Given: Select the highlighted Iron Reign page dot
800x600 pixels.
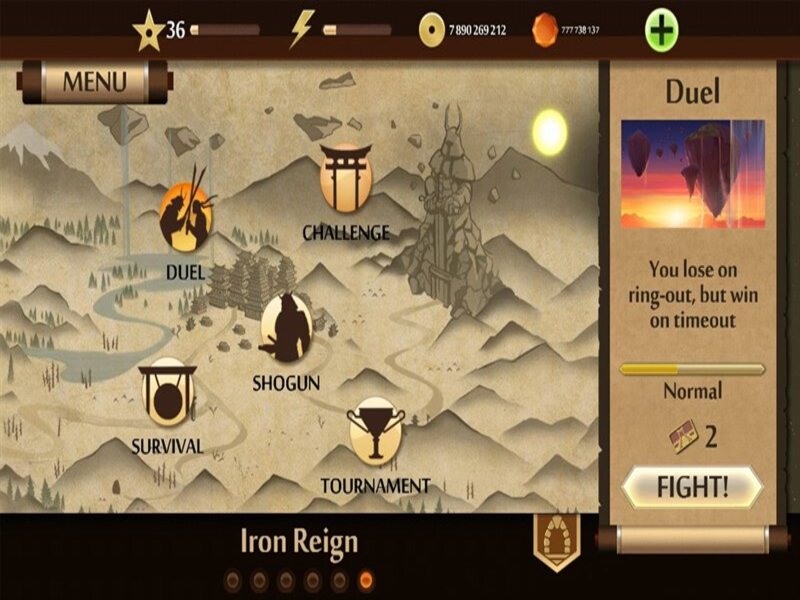Looking at the screenshot, I should 366,579.
